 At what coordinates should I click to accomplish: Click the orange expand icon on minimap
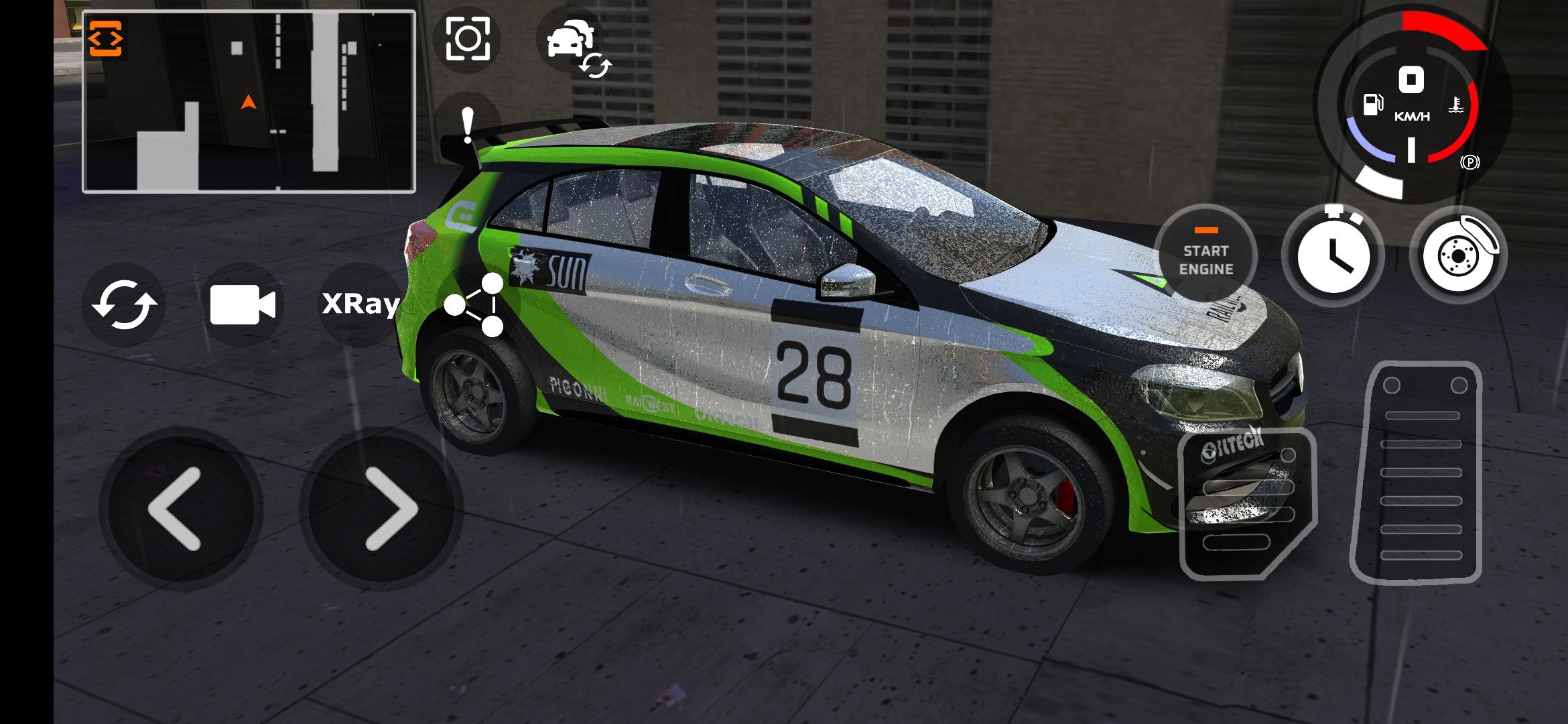click(x=106, y=39)
